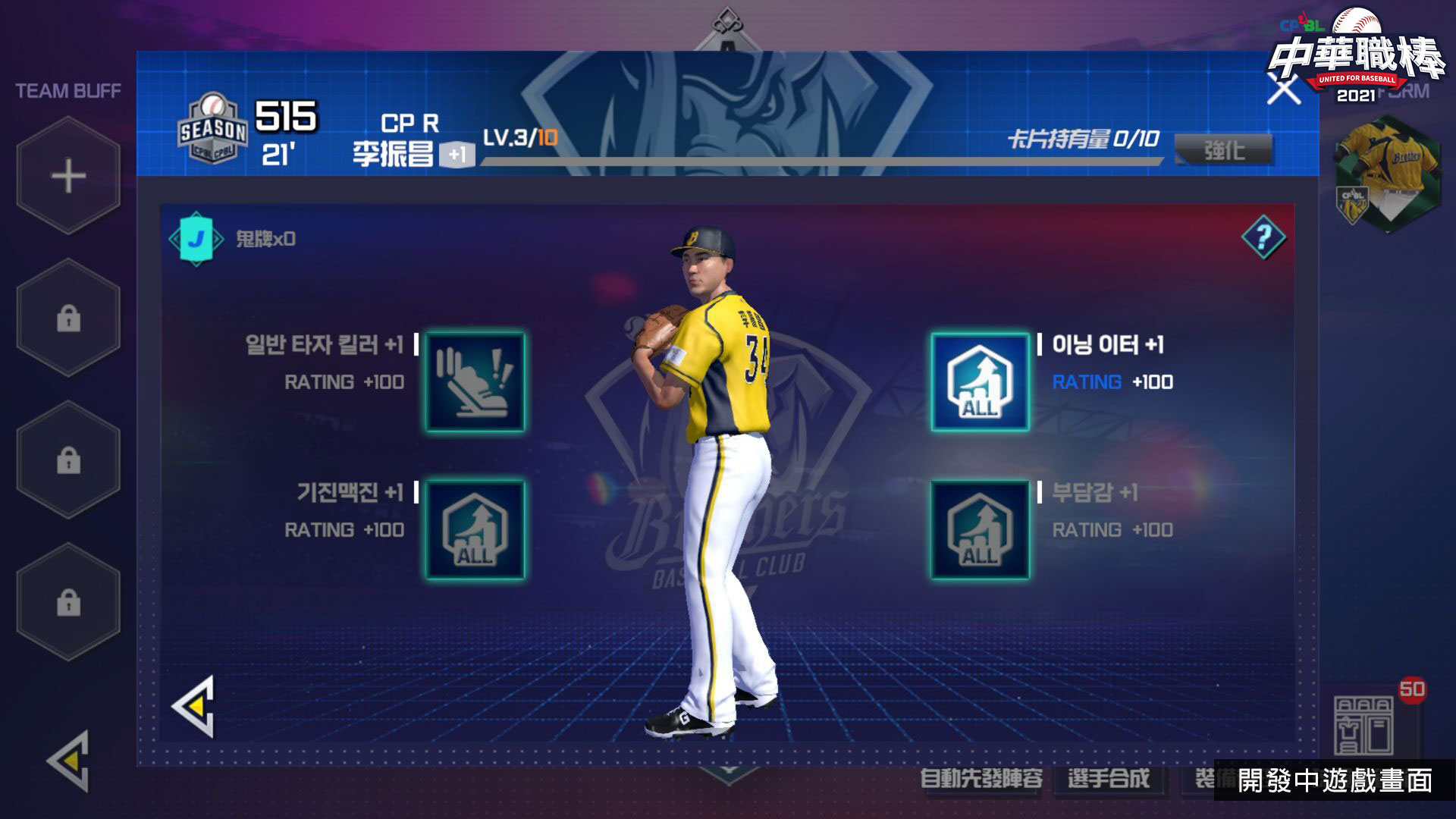Add a team buff with plus hexagon

pos(68,176)
